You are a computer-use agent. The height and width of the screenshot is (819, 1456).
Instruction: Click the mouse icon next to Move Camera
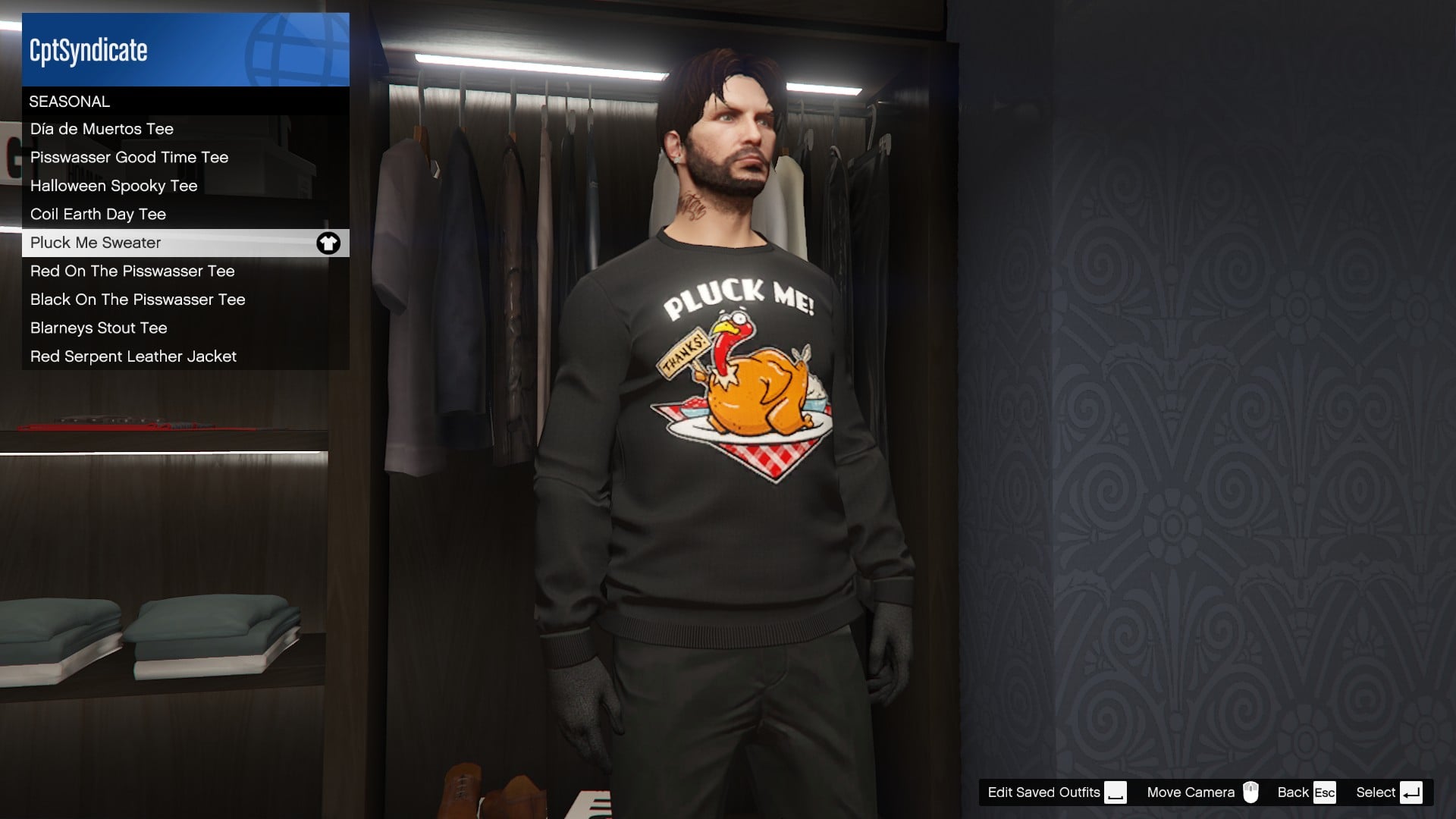click(1252, 792)
